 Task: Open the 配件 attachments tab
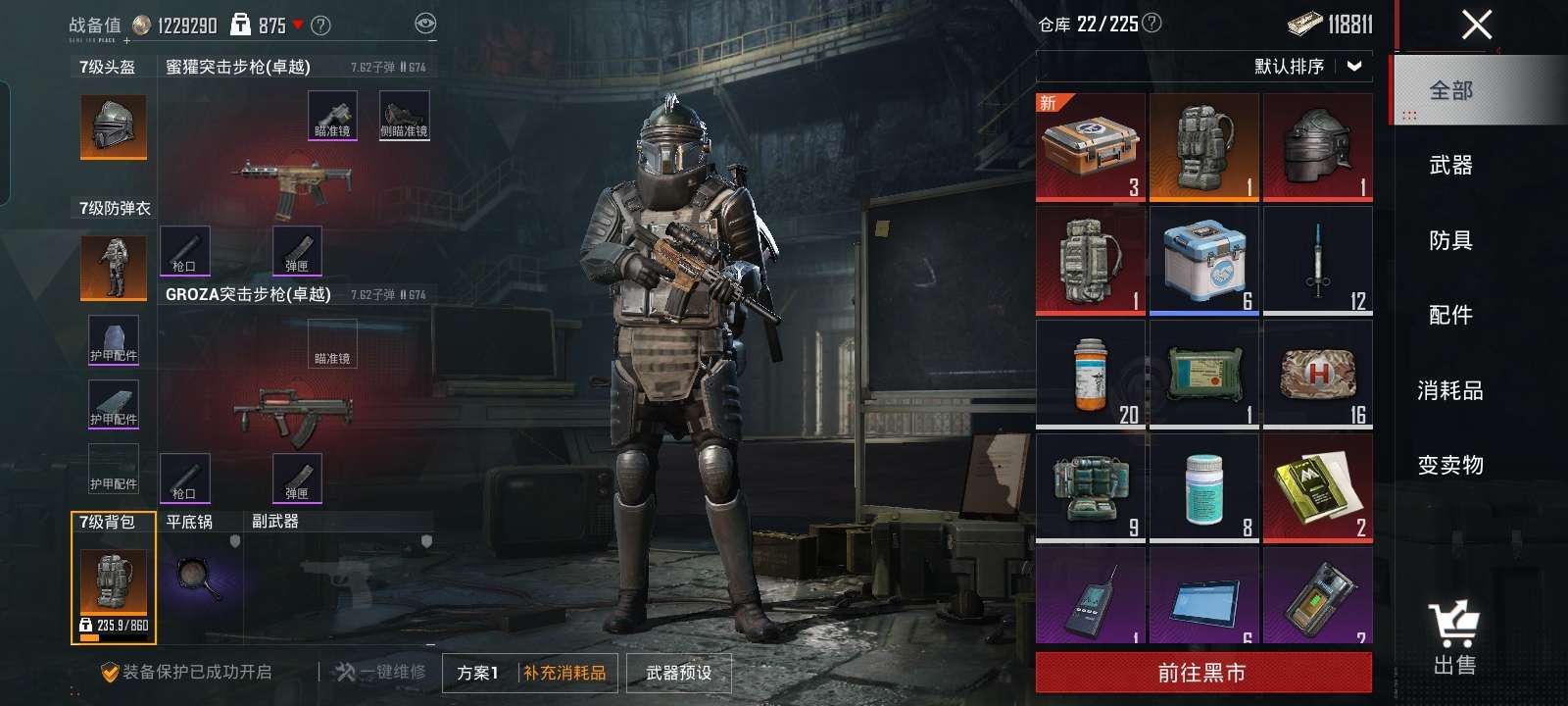[1450, 315]
